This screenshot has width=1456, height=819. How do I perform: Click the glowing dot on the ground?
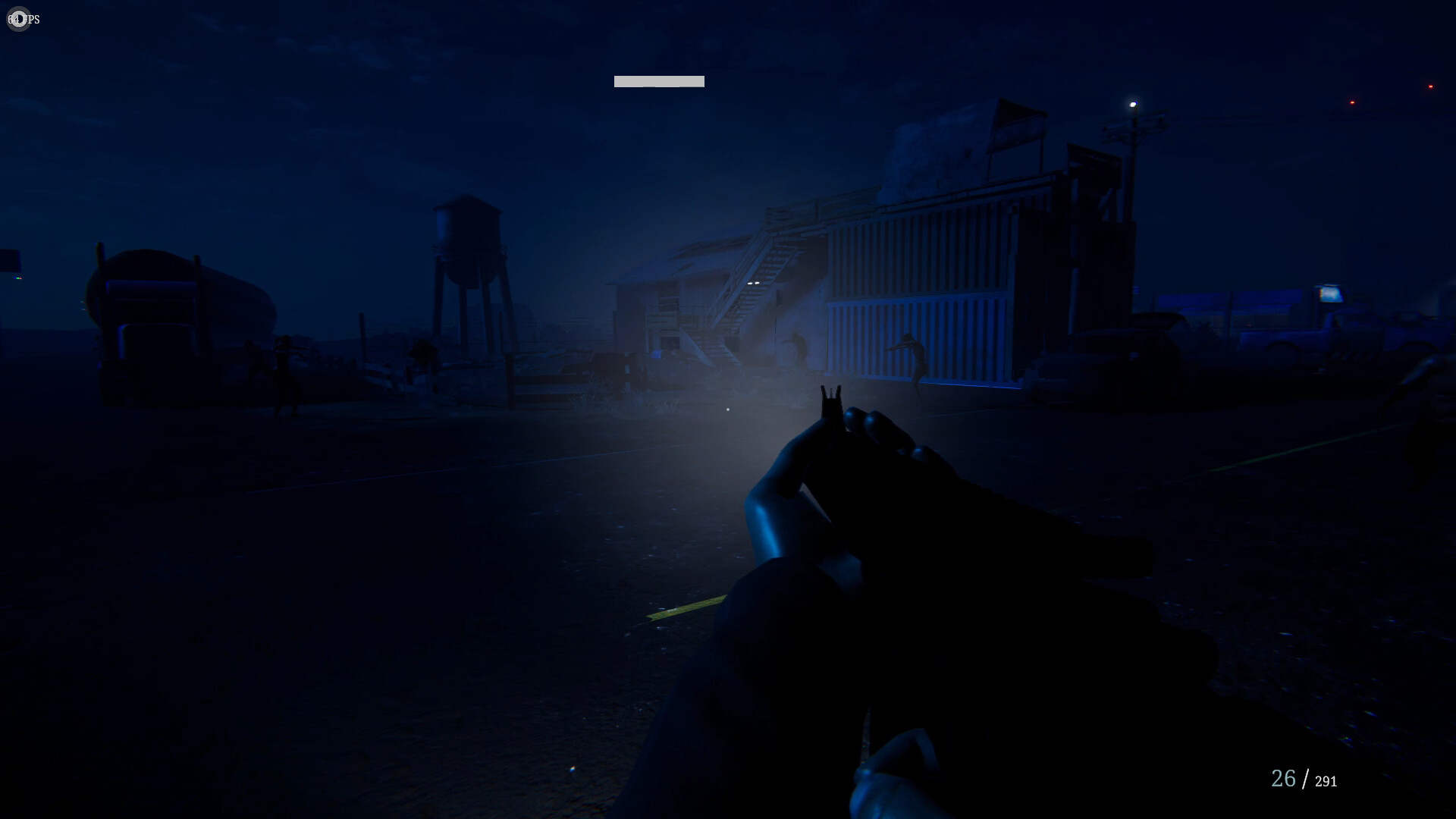coord(727,408)
